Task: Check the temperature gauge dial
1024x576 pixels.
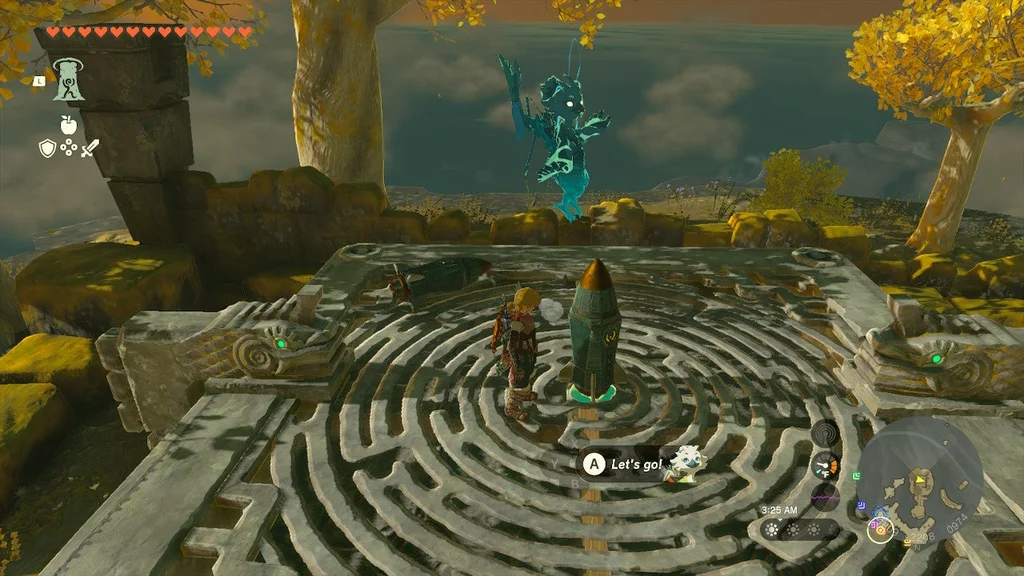Action: [x=826, y=465]
